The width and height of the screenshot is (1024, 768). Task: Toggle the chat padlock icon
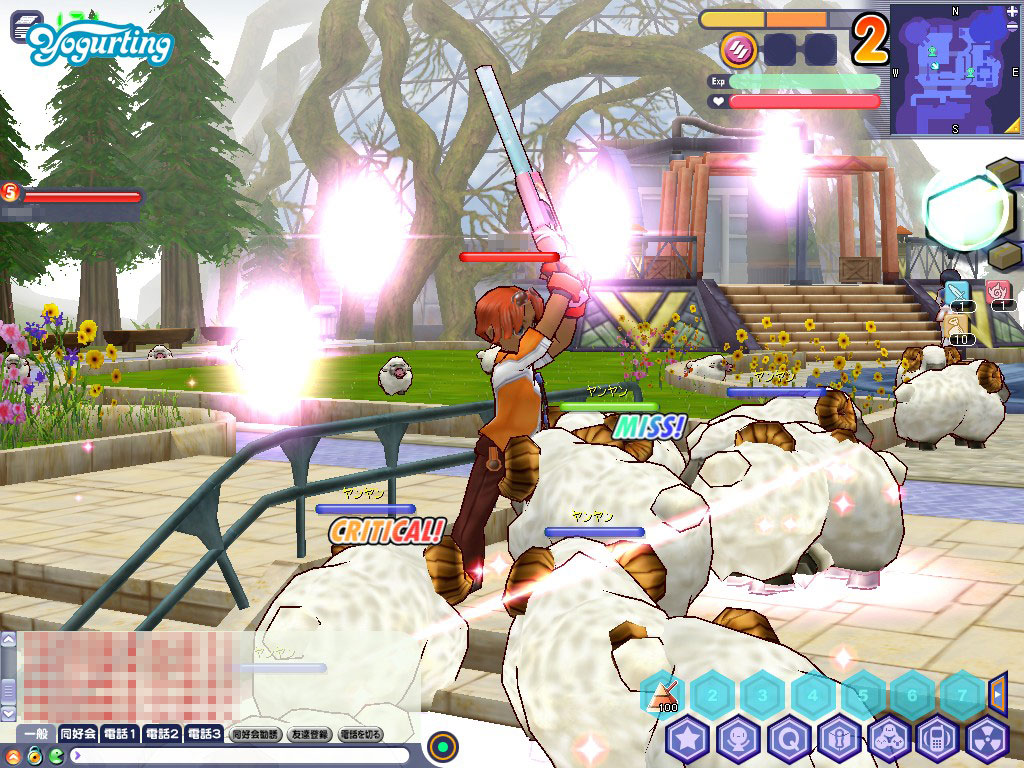(34, 755)
